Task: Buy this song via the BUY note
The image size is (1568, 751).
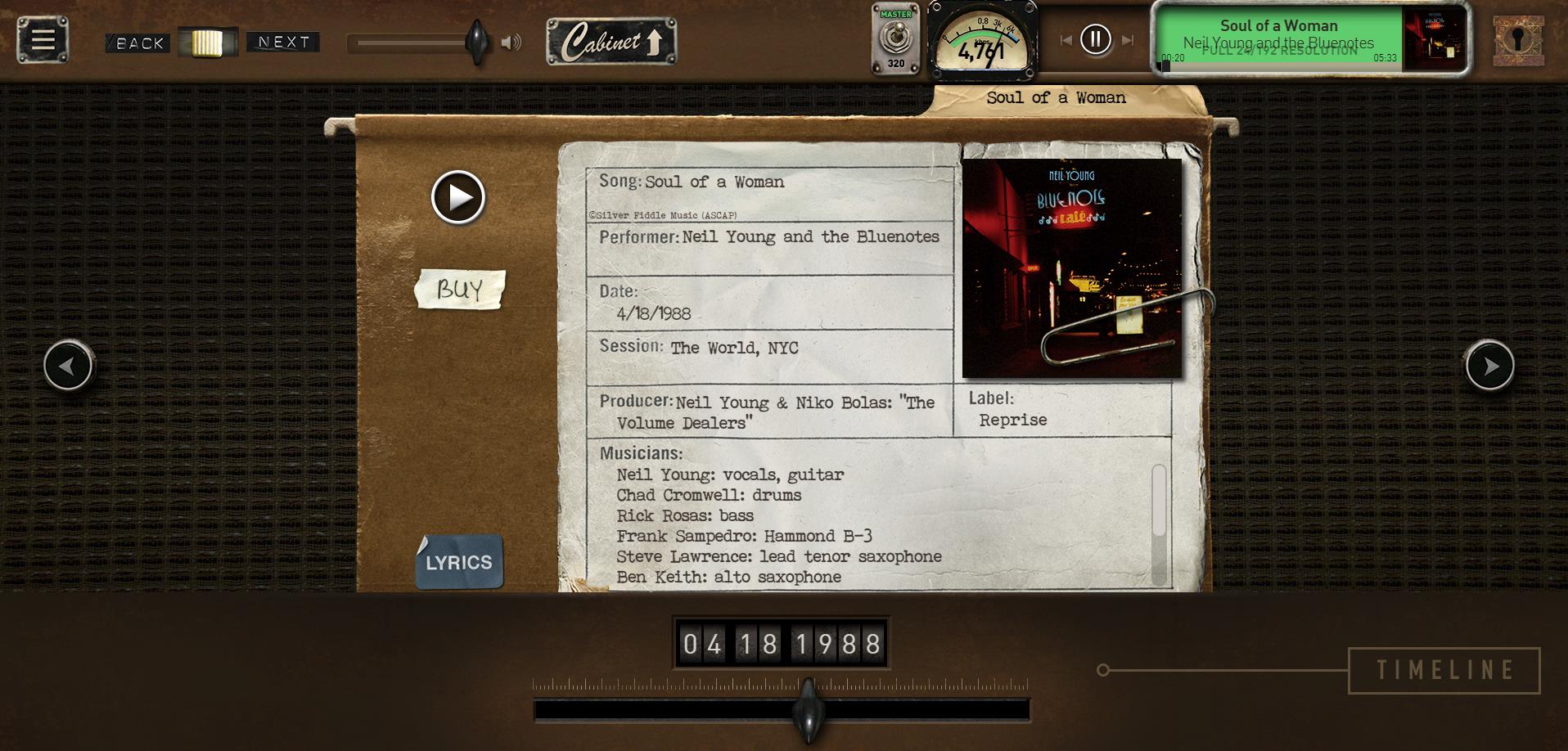Action: (x=459, y=289)
